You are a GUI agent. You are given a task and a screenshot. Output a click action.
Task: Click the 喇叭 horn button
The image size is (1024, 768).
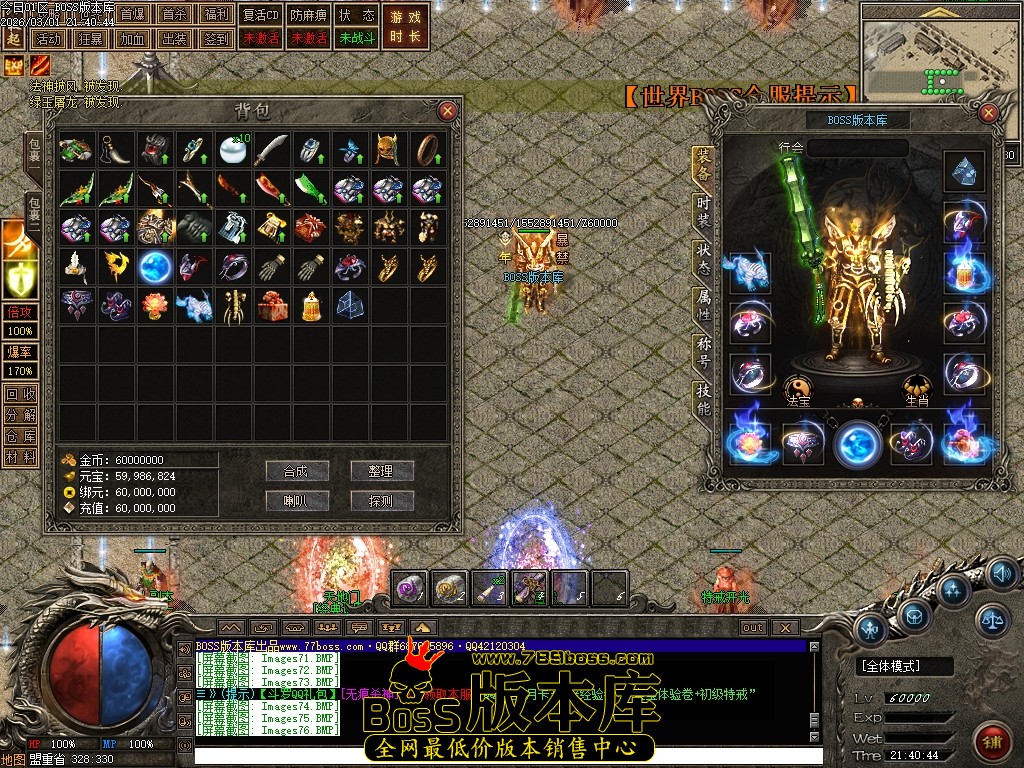(297, 500)
